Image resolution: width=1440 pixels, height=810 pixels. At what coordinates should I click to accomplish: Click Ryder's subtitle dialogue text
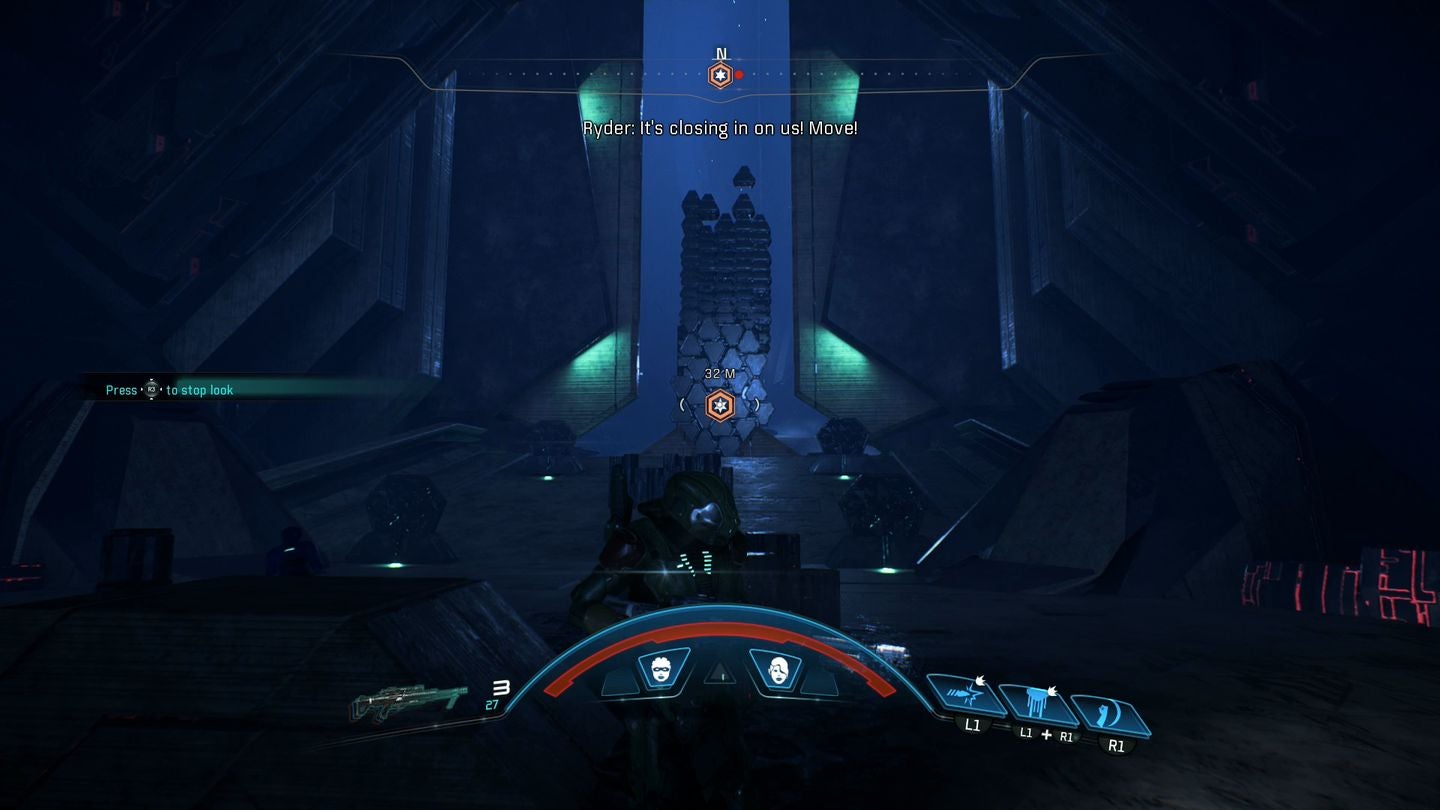tap(720, 128)
